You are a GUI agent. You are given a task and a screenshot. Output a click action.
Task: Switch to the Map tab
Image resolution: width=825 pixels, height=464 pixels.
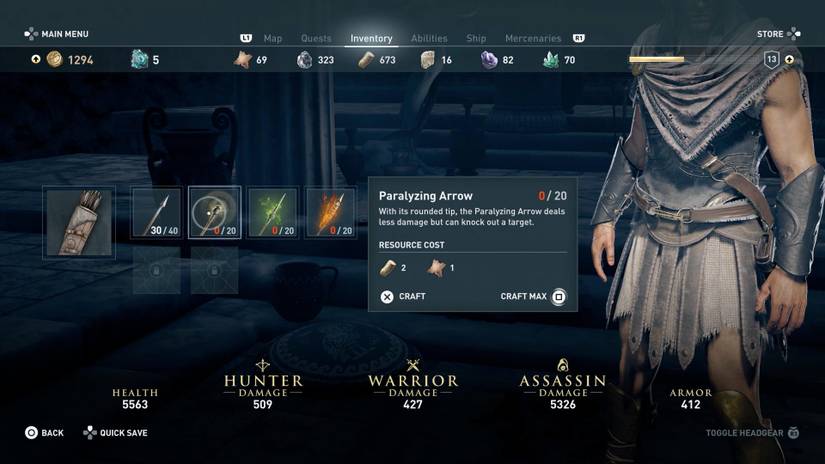click(273, 38)
